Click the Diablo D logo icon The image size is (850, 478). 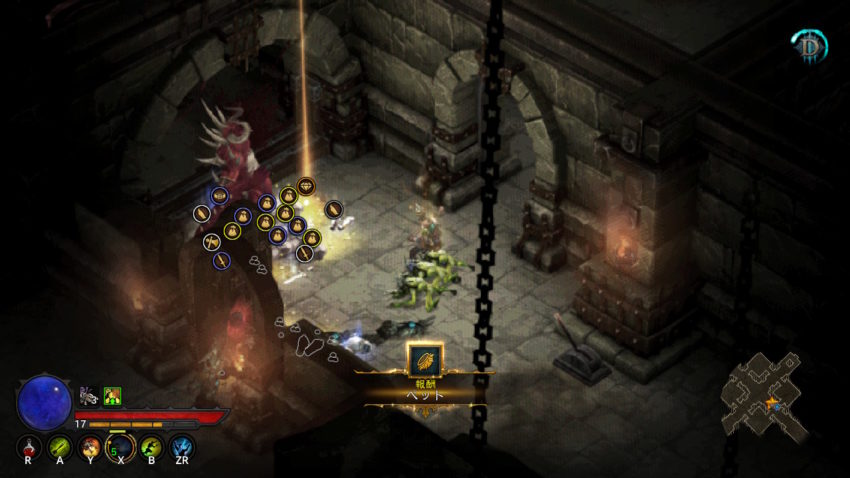(x=808, y=45)
